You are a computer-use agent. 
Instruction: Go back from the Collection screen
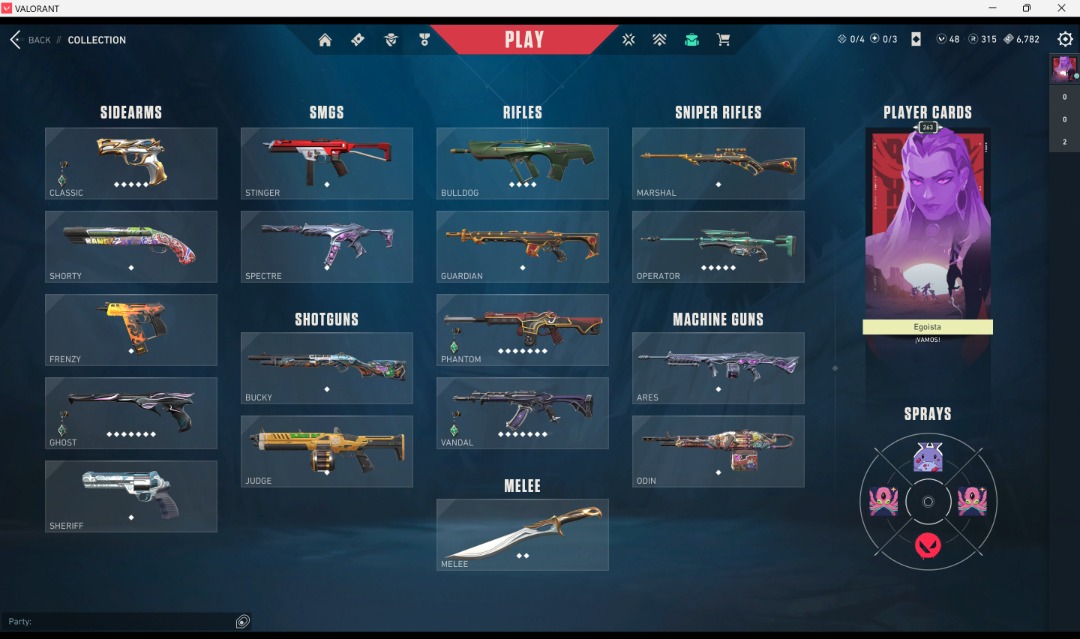30,40
